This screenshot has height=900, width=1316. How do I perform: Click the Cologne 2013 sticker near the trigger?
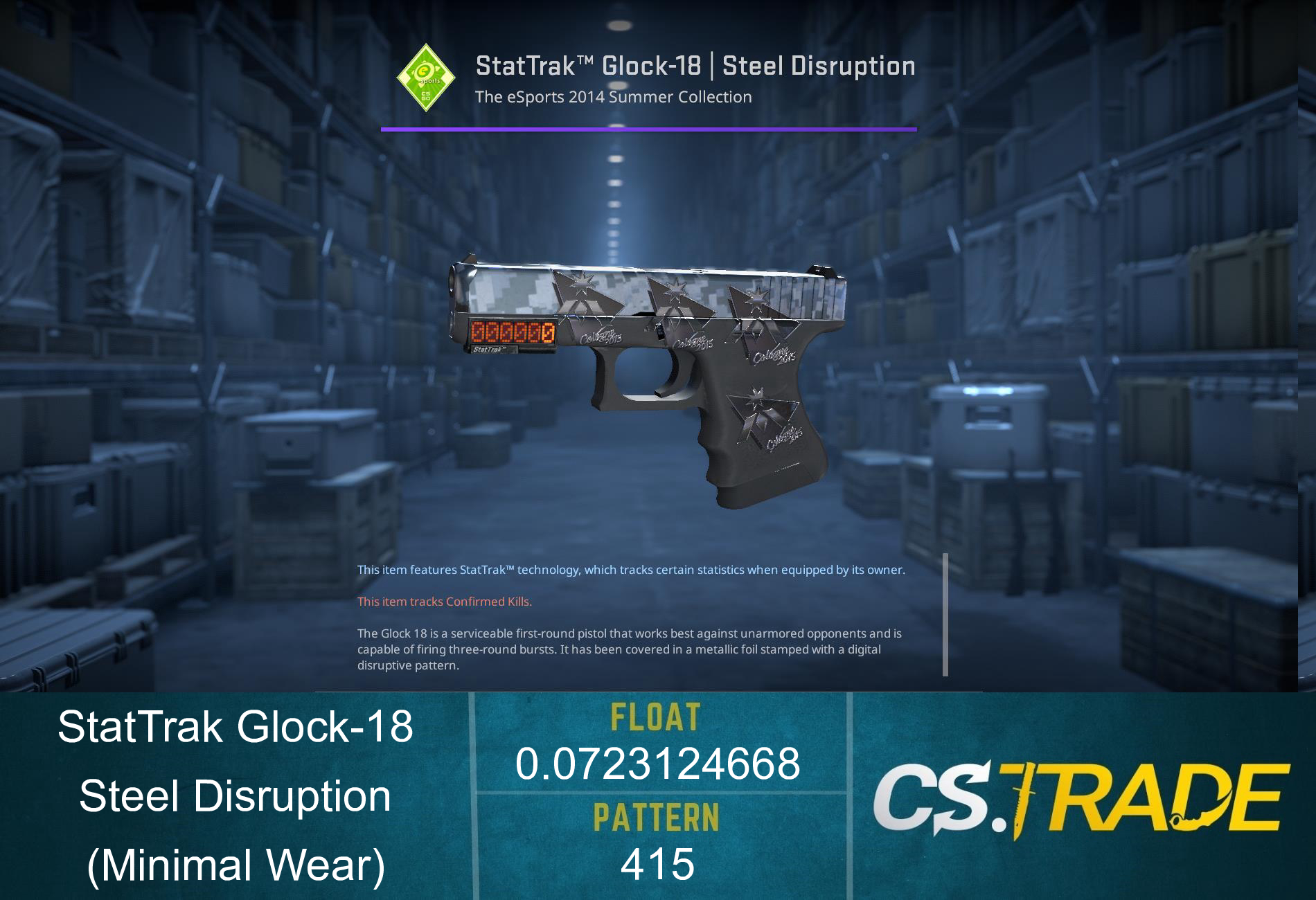(601, 336)
